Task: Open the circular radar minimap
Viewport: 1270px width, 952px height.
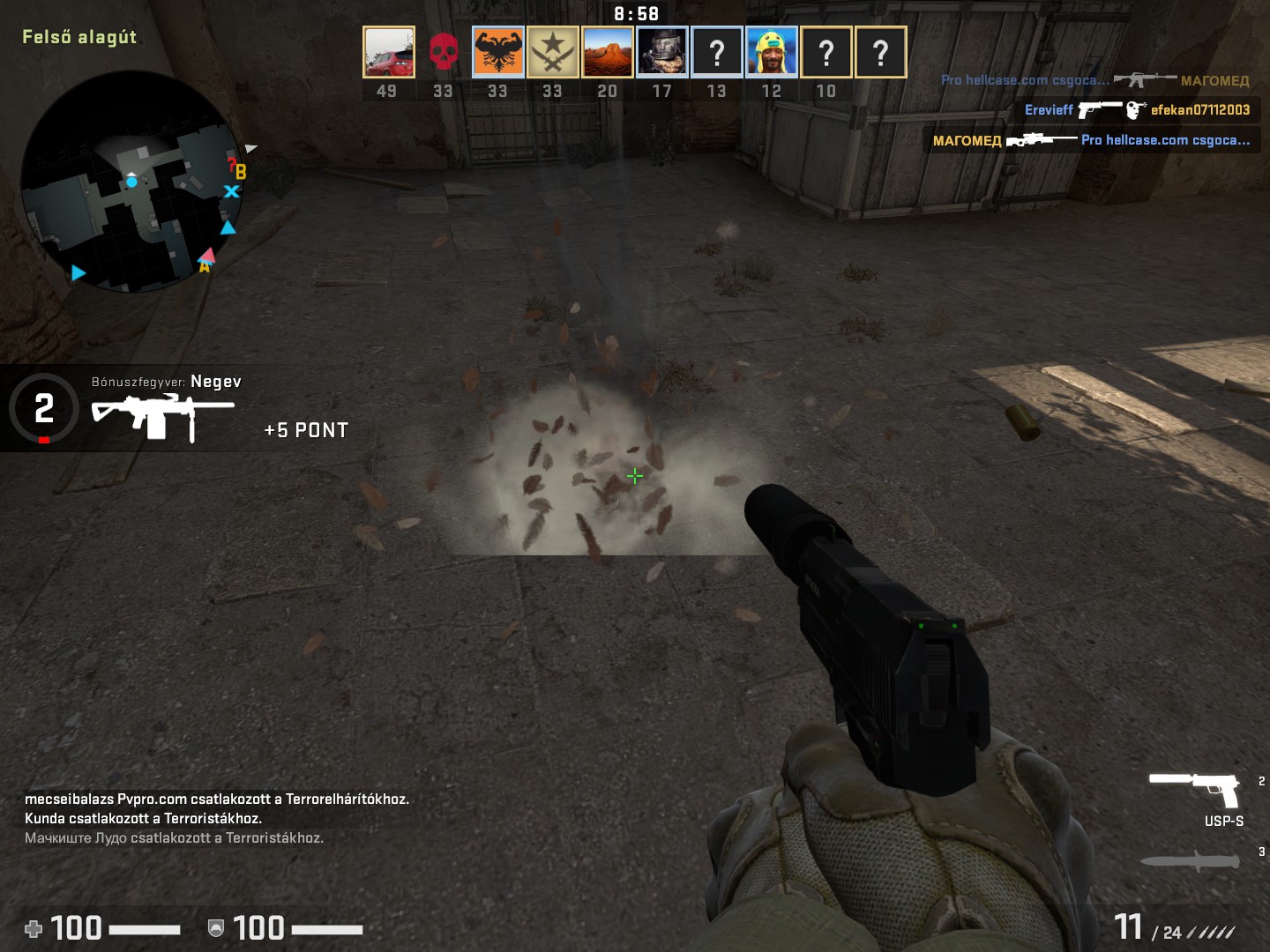Action: 131,182
